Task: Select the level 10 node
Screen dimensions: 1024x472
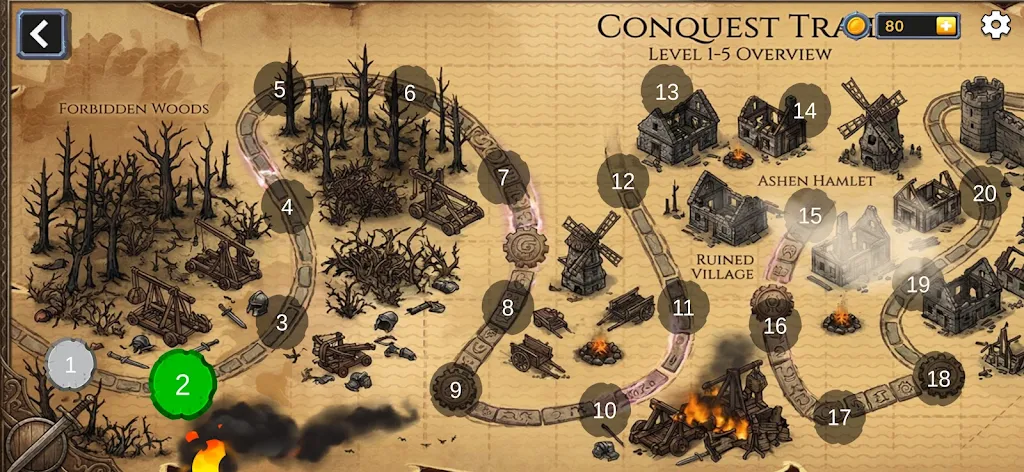Action: [x=605, y=409]
